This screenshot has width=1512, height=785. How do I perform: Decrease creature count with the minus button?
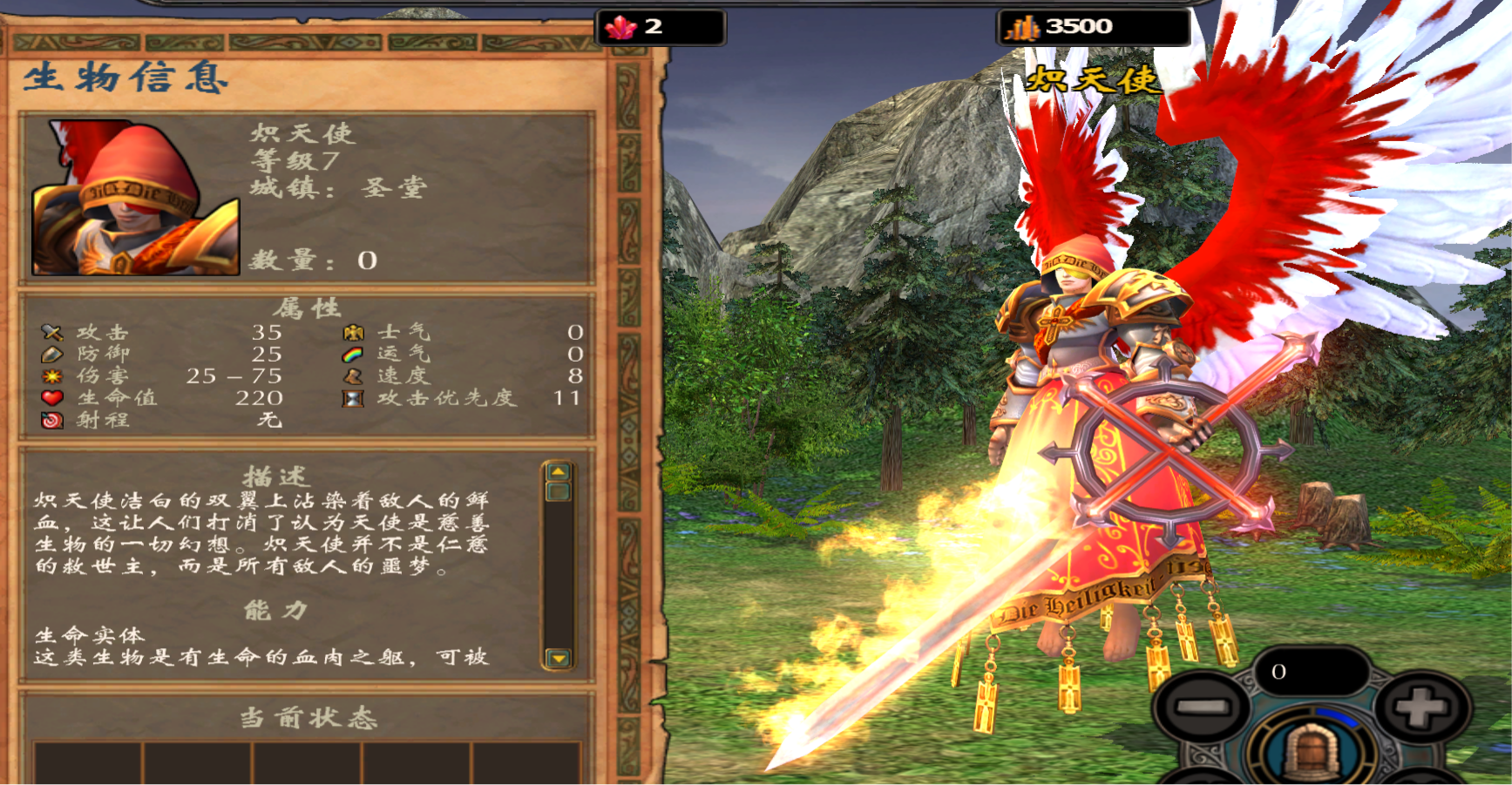coord(1200,707)
